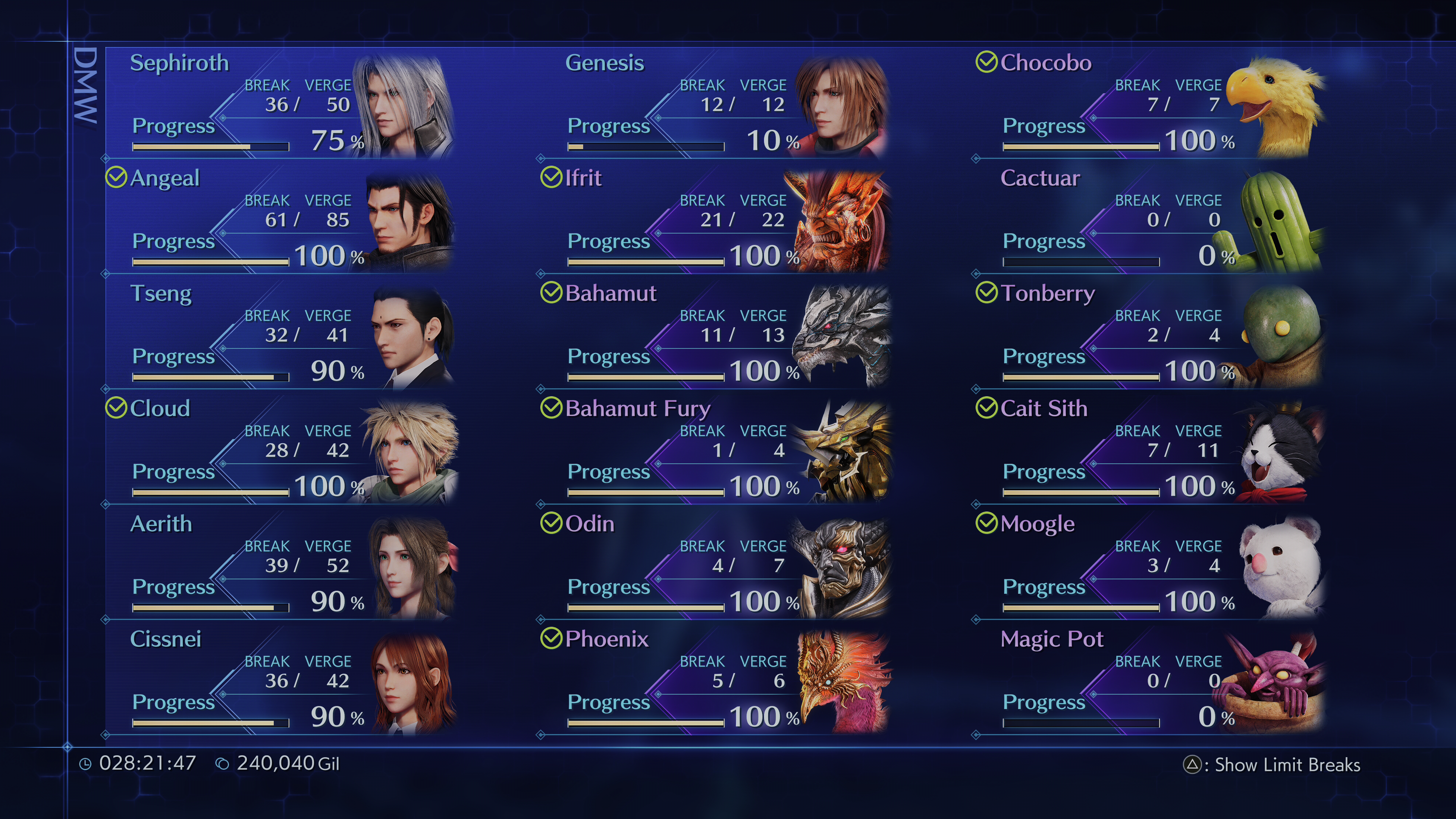Screen dimensions: 1456x819
Task: Select the Sephiroth DMW entry
Action: (282, 105)
